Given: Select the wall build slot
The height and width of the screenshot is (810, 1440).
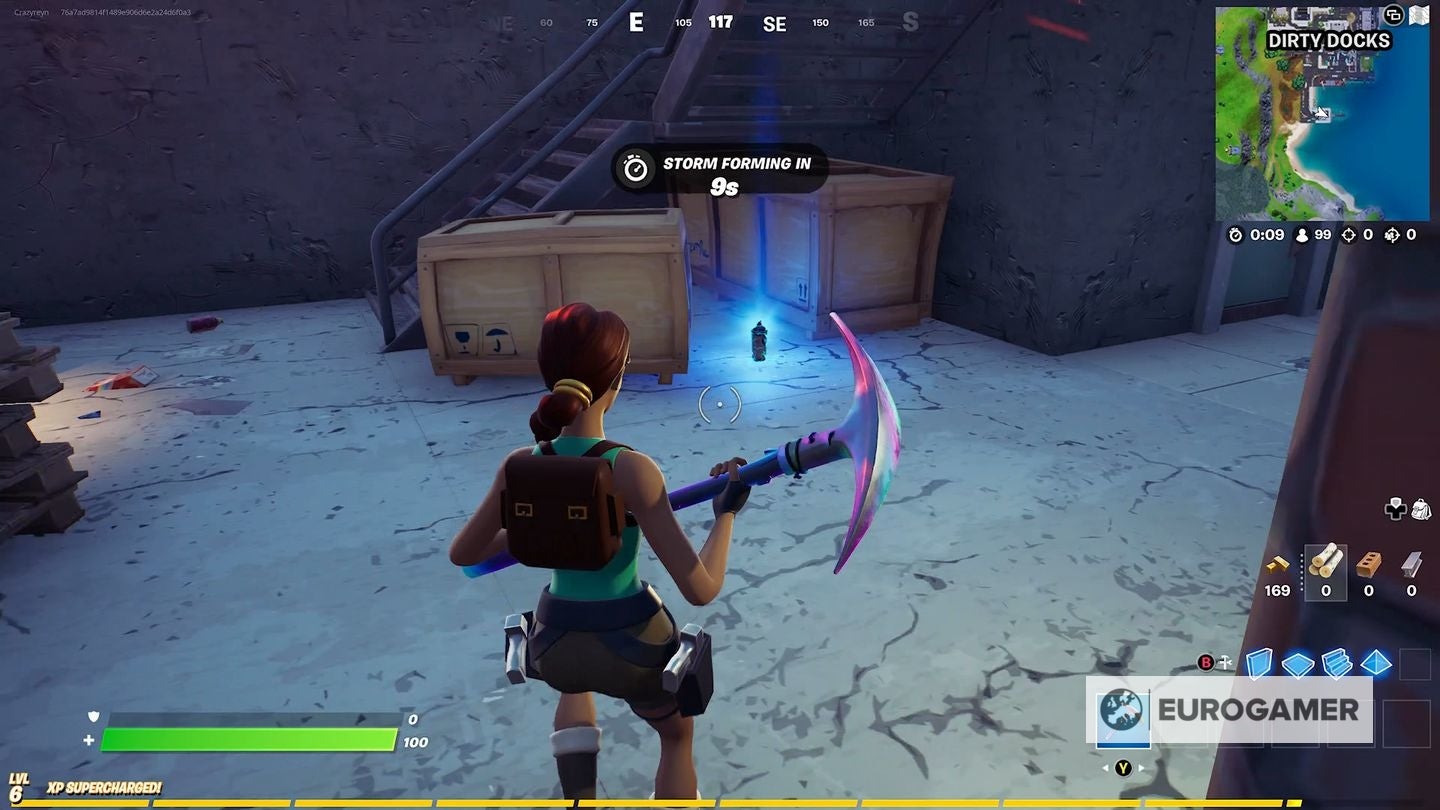Looking at the screenshot, I should coord(1261,662).
